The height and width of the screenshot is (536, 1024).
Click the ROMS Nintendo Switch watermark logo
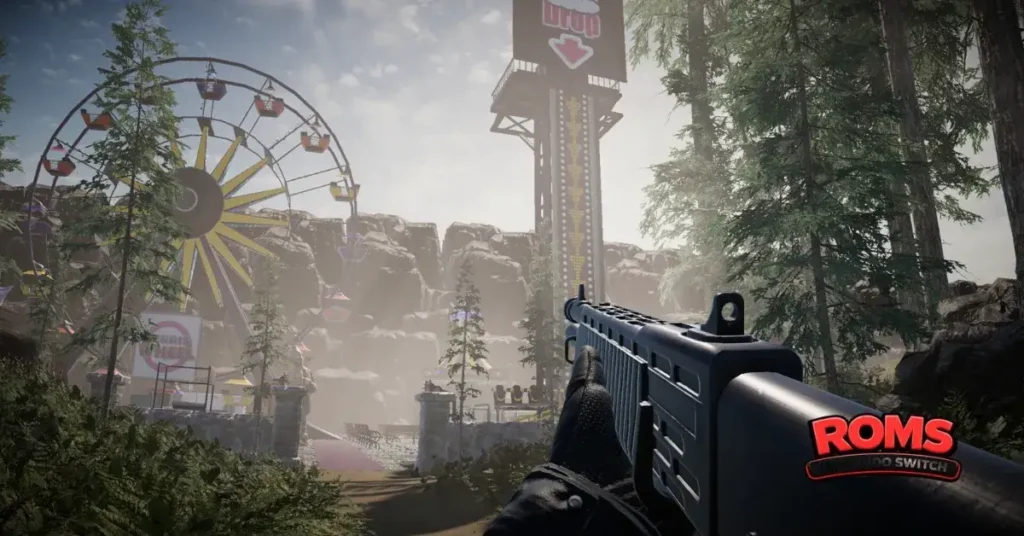pyautogui.click(x=883, y=447)
